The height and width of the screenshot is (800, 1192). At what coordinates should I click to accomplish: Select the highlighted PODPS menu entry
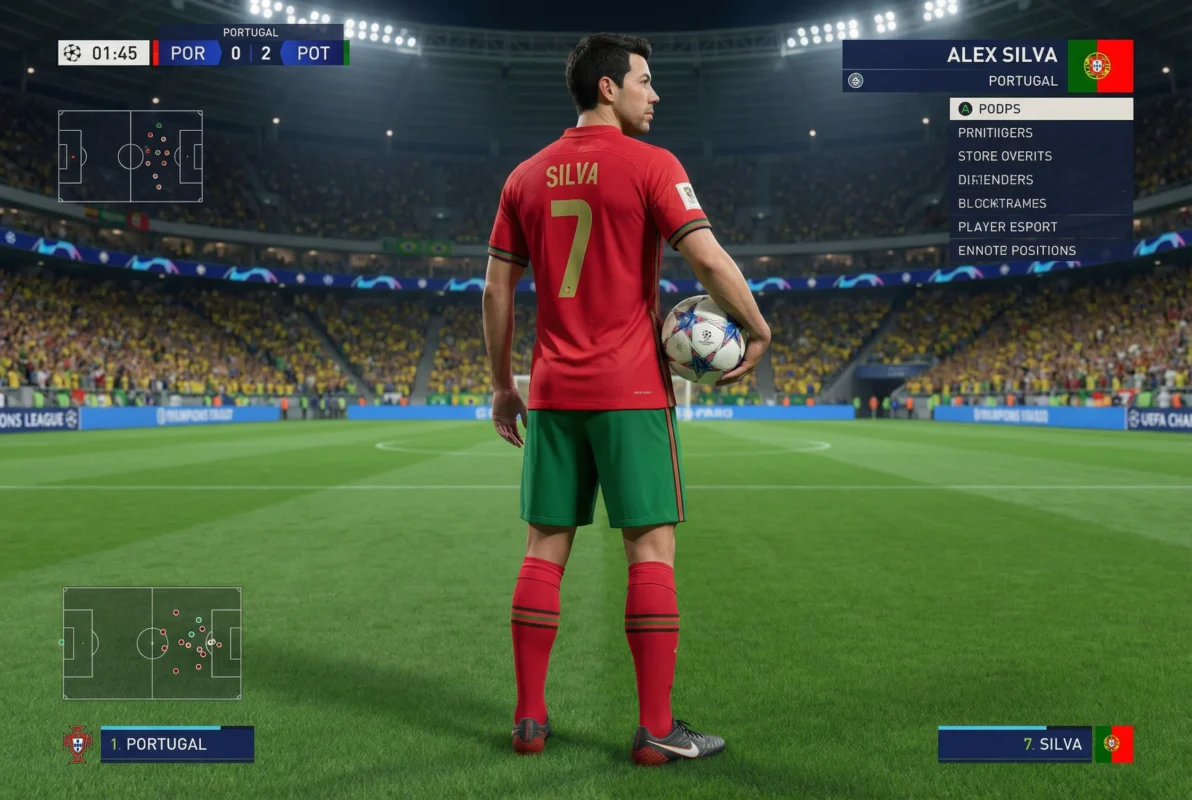pos(1040,109)
